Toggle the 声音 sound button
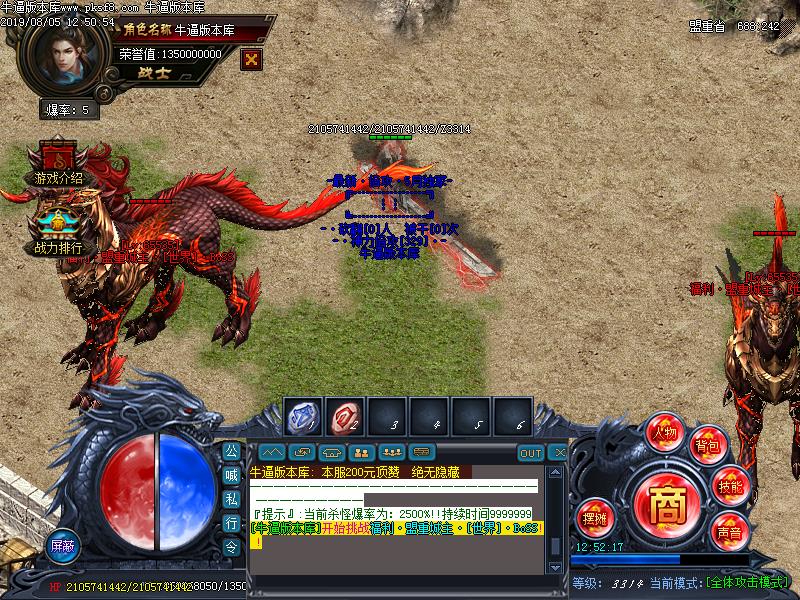Image resolution: width=800 pixels, height=600 pixels. click(x=729, y=532)
